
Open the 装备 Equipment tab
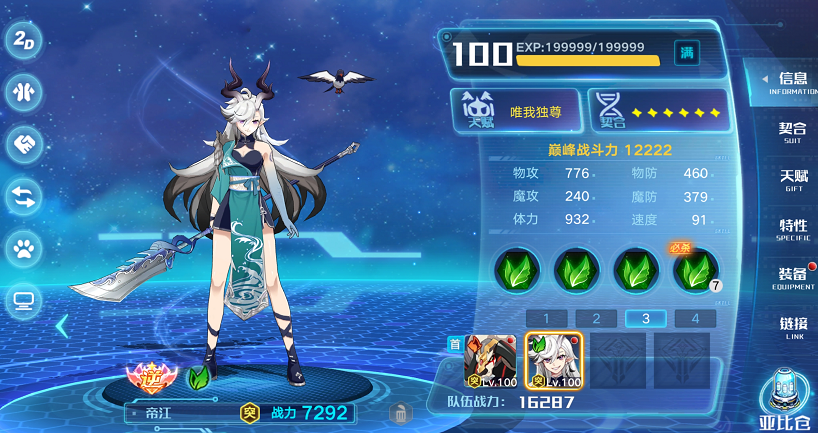791,277
